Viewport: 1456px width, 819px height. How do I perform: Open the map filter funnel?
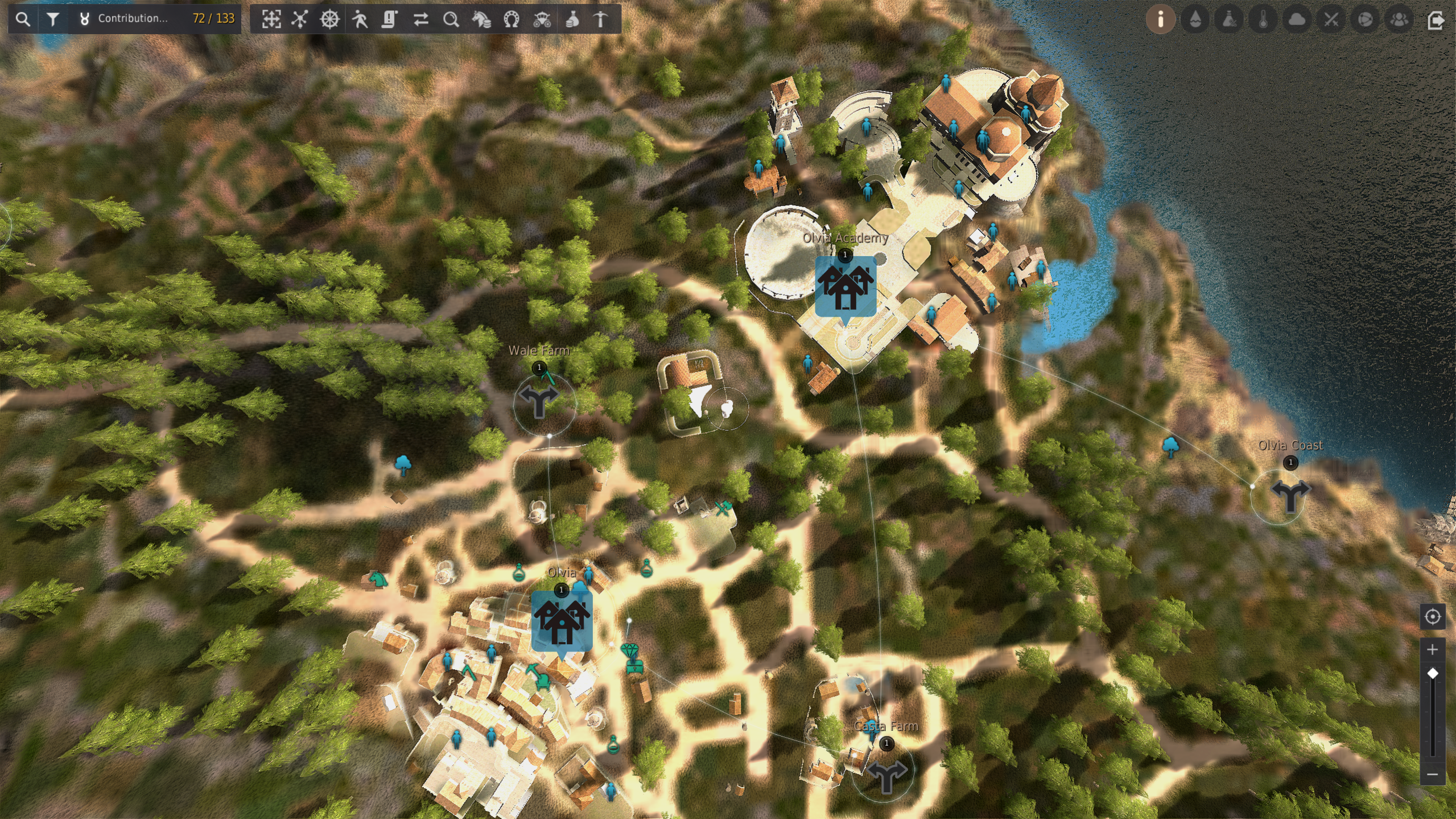point(53,19)
